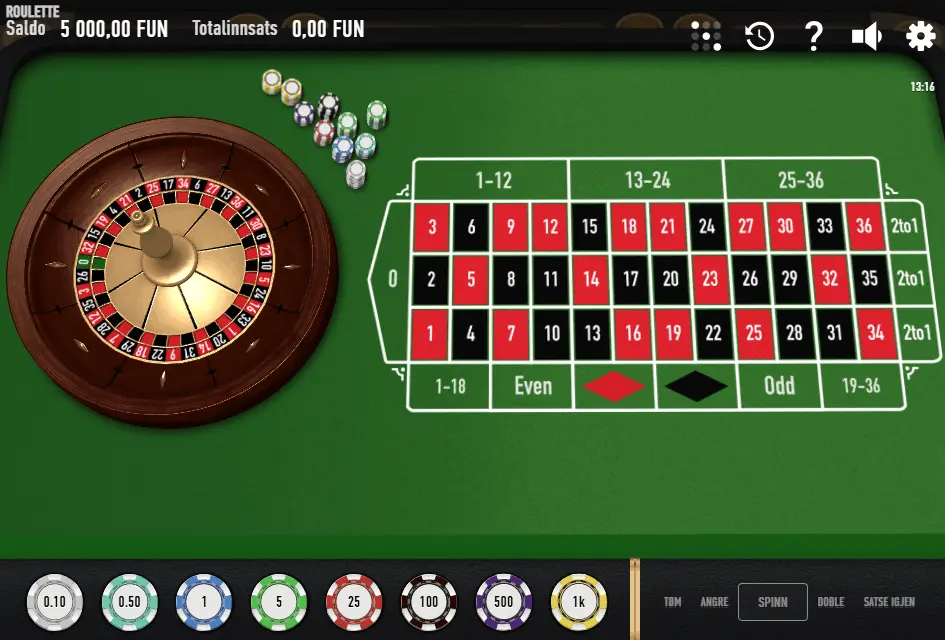Undo last bet with ANGRE
Screen dimensions: 945x640
(x=714, y=602)
